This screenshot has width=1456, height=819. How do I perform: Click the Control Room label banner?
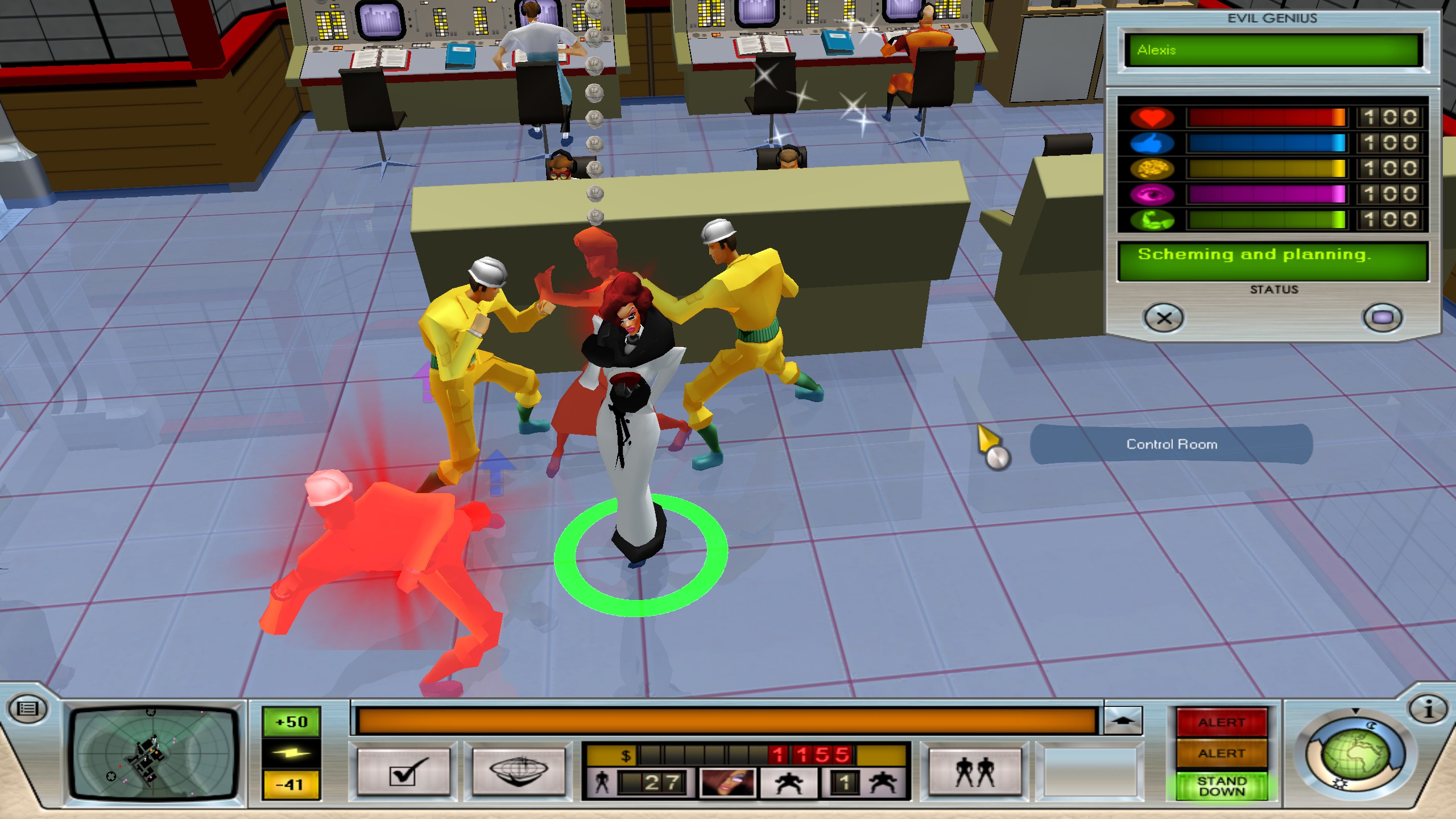[1172, 444]
